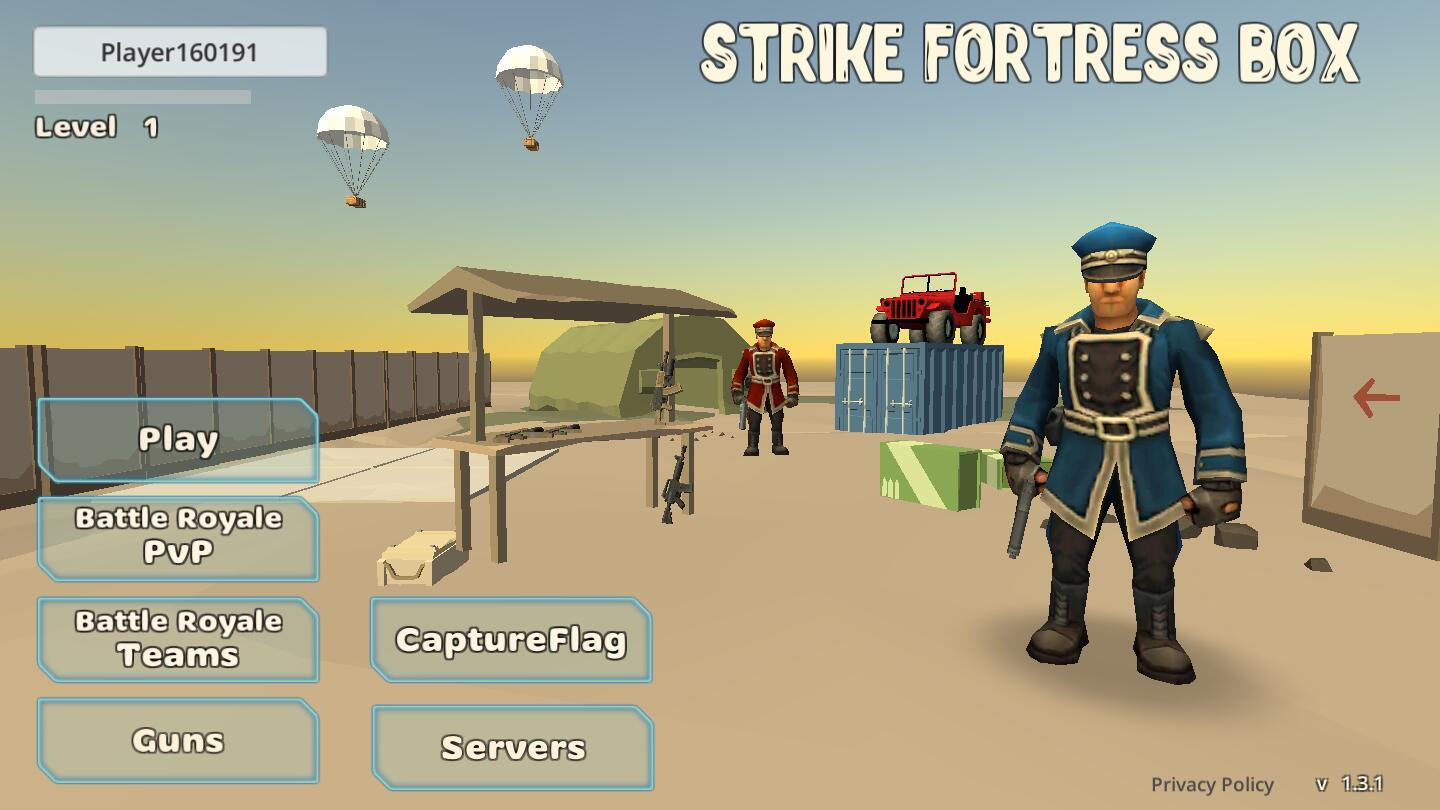Open the Servers list
Viewport: 1440px width, 810px height.
tap(511, 745)
